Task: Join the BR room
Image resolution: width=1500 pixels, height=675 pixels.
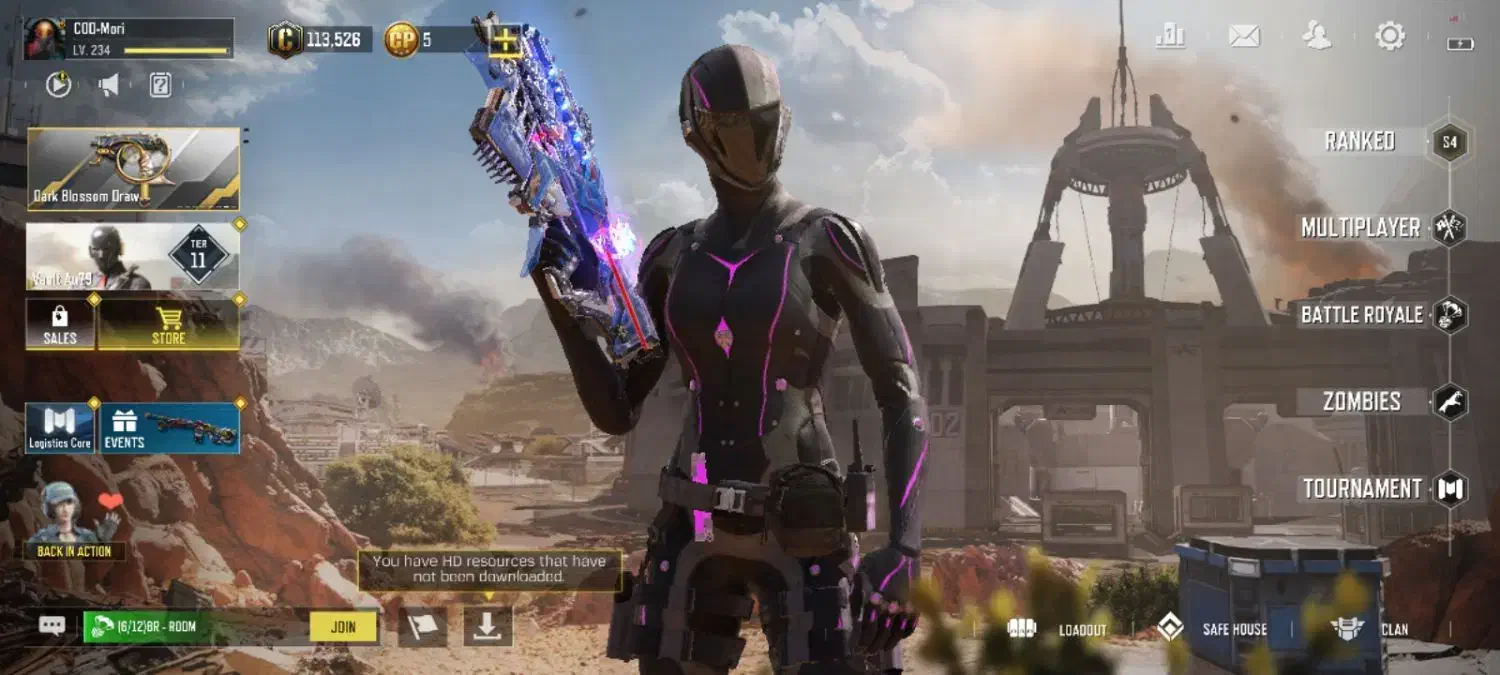Action: click(x=343, y=627)
